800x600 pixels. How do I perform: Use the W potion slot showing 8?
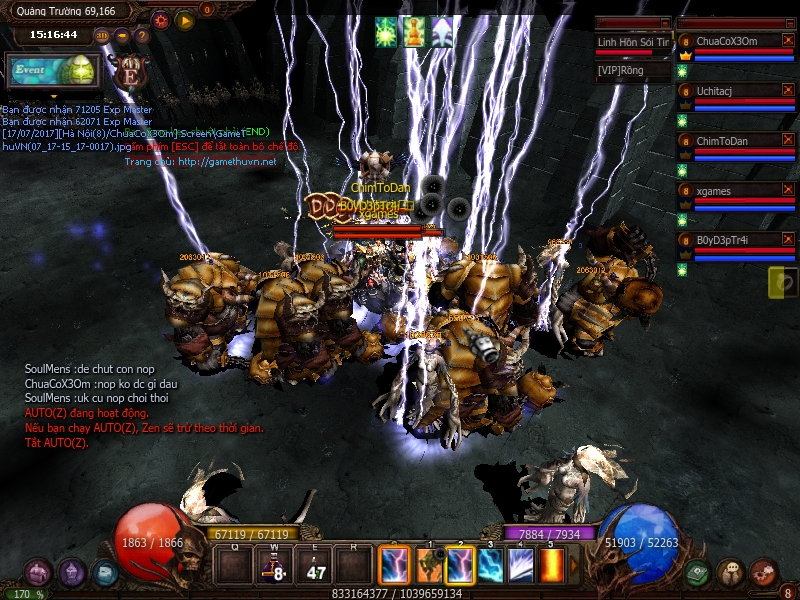coord(275,567)
